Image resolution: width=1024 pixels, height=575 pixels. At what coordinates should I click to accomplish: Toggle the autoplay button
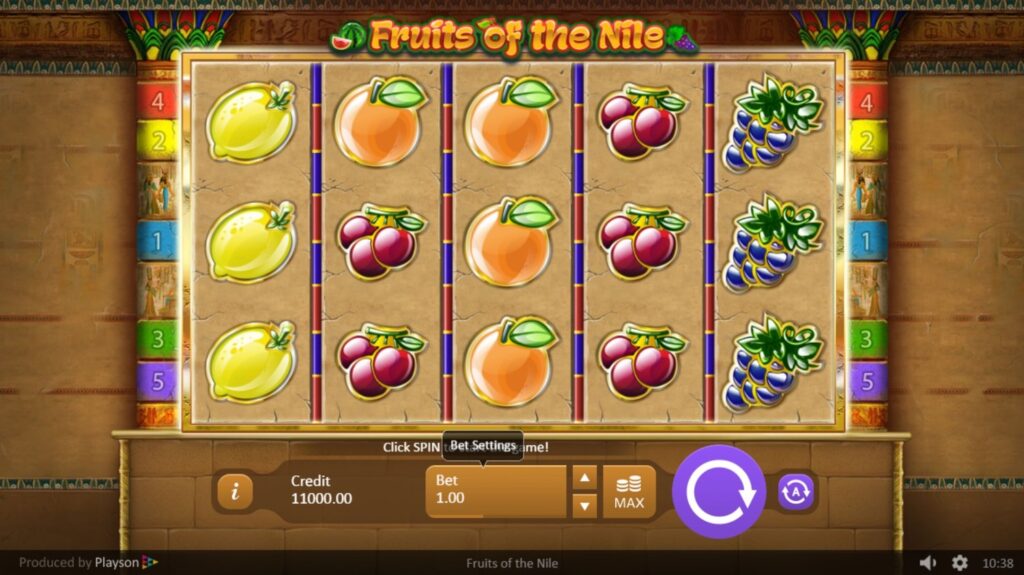point(796,491)
